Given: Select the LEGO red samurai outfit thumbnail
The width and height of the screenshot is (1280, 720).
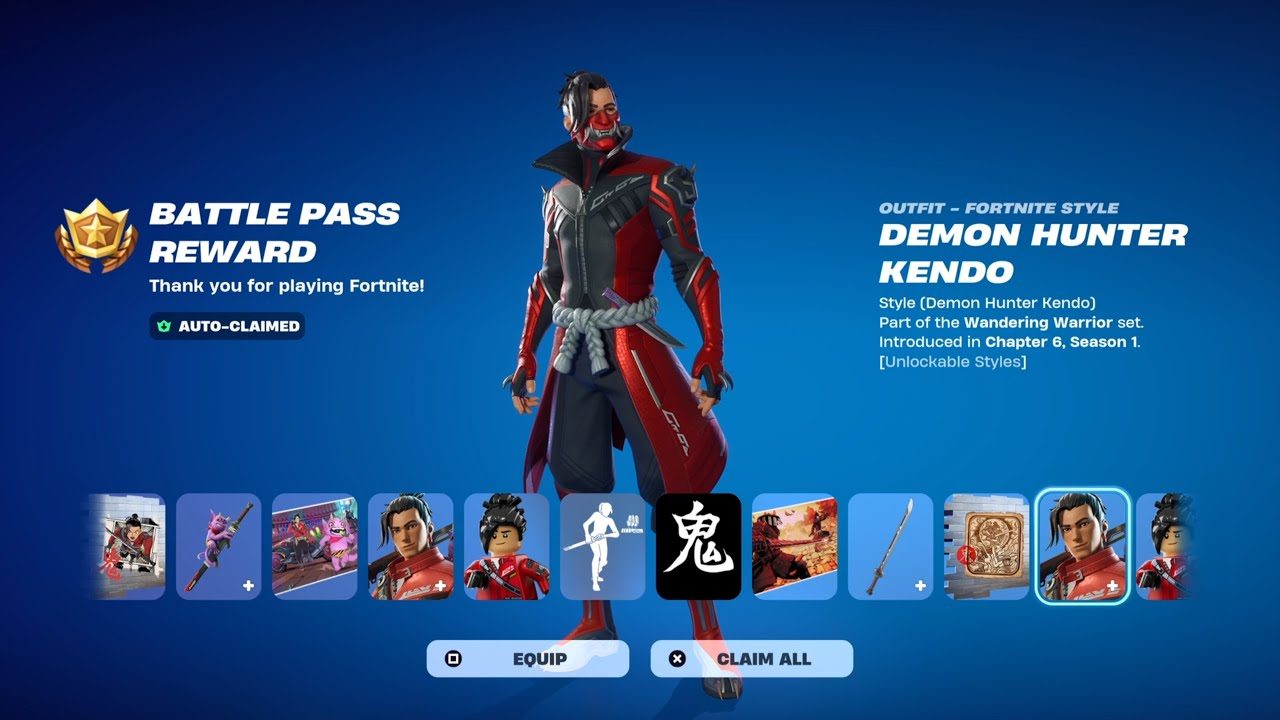Looking at the screenshot, I should coord(507,545).
